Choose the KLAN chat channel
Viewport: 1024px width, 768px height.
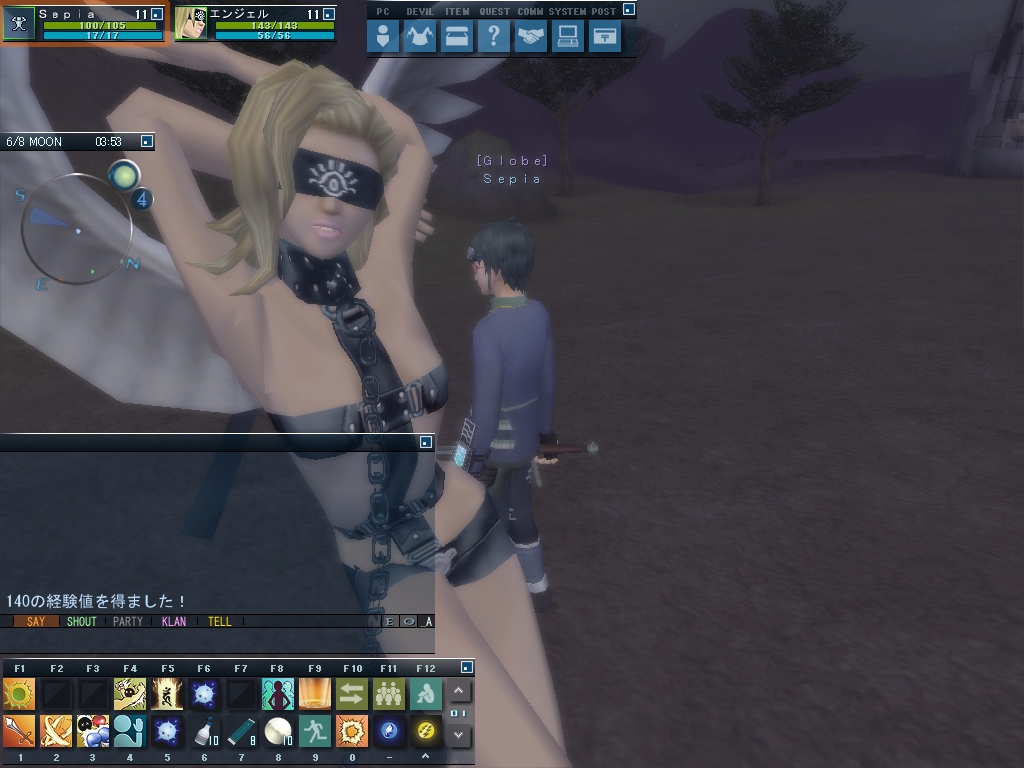(174, 621)
